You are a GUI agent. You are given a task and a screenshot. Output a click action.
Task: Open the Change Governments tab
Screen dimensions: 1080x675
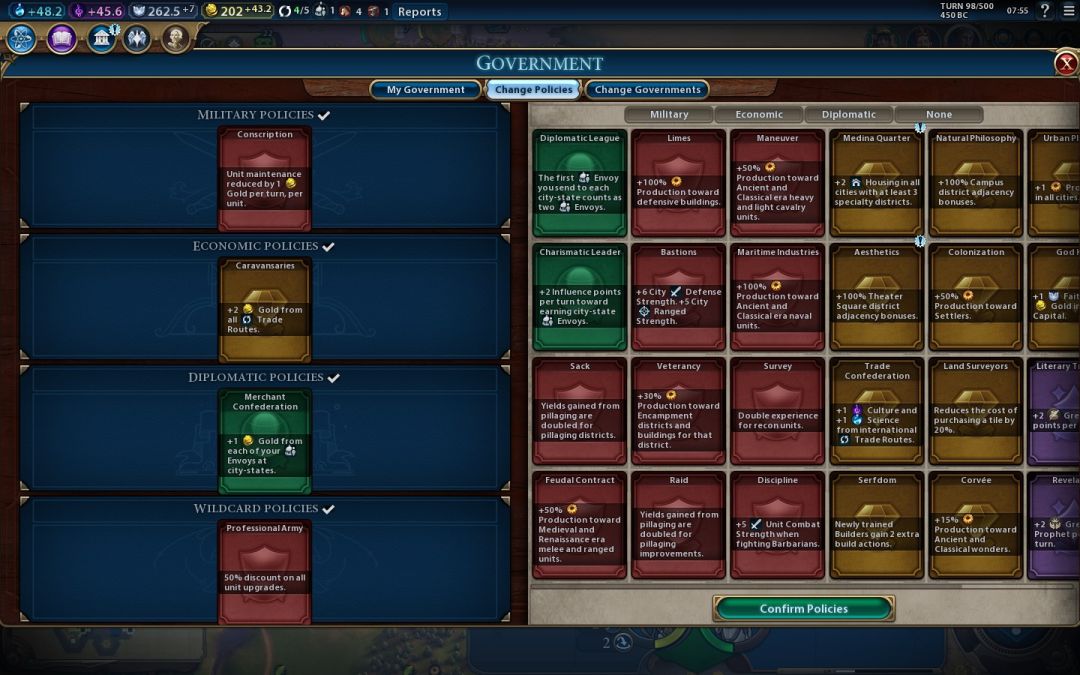point(647,90)
